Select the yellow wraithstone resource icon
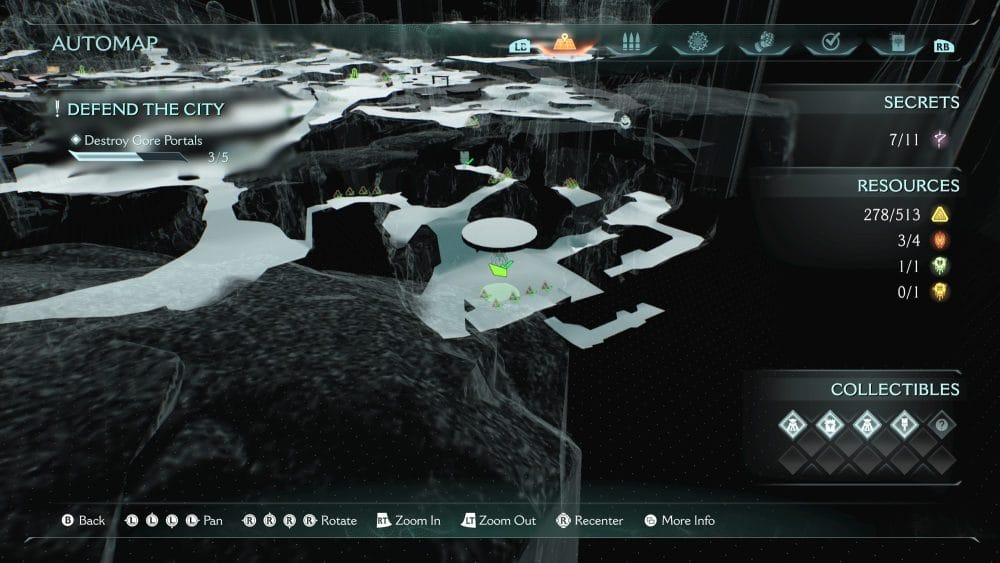Screen dimensions: 1000x563 pyautogui.click(x=940, y=291)
